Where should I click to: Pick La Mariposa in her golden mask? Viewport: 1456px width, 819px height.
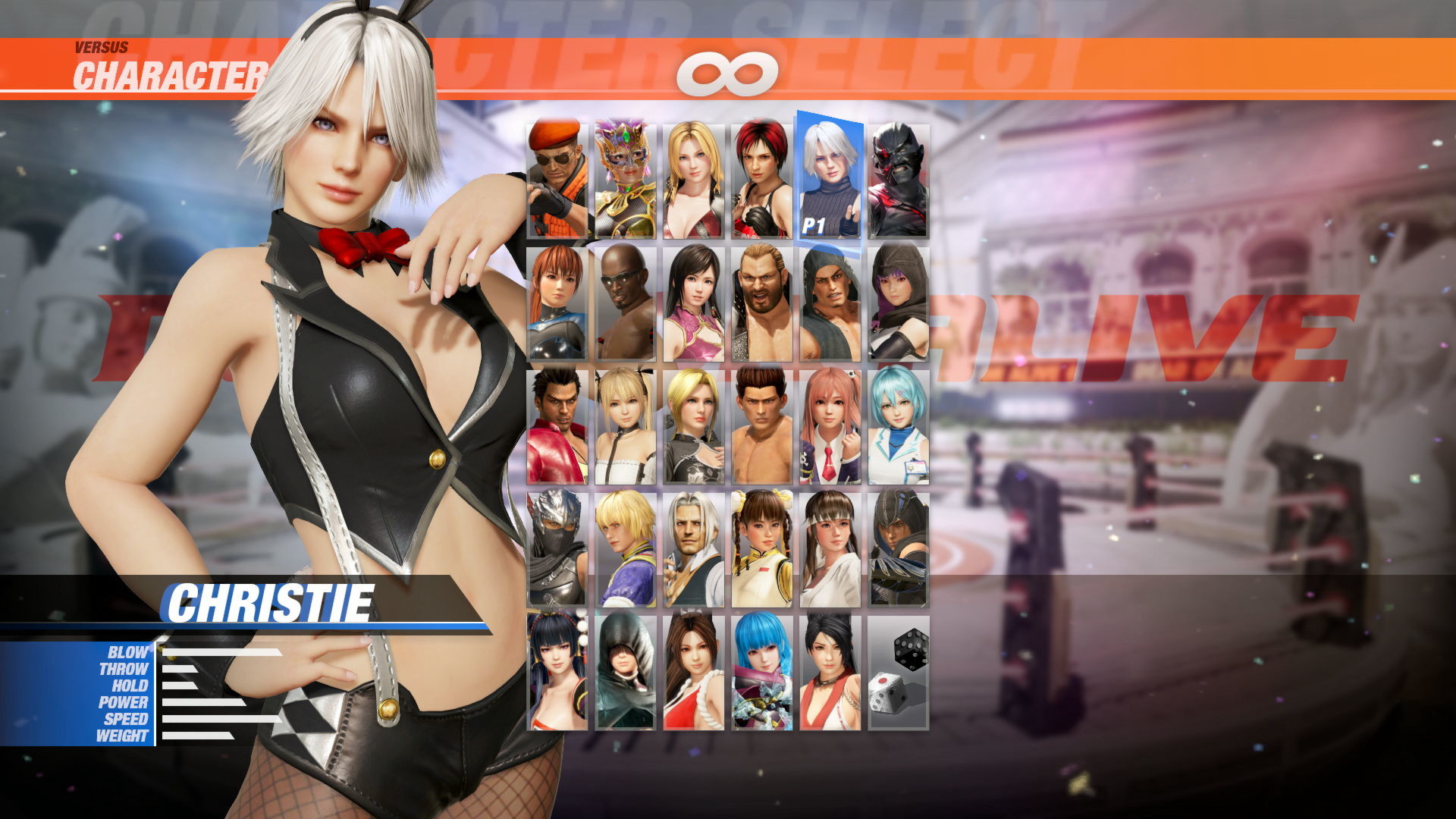[626, 174]
